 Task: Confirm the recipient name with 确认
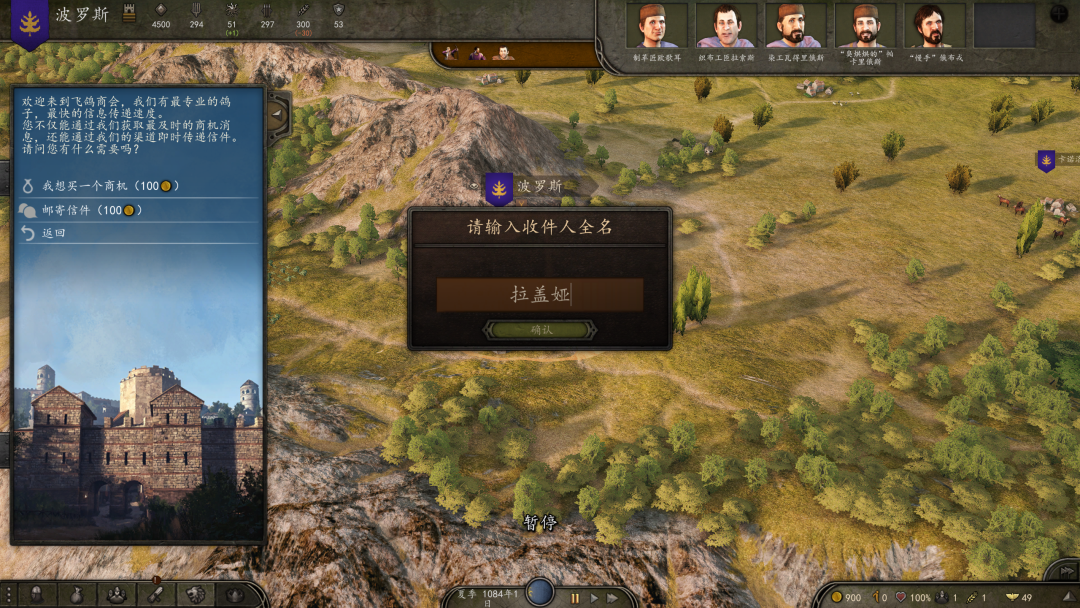click(540, 330)
